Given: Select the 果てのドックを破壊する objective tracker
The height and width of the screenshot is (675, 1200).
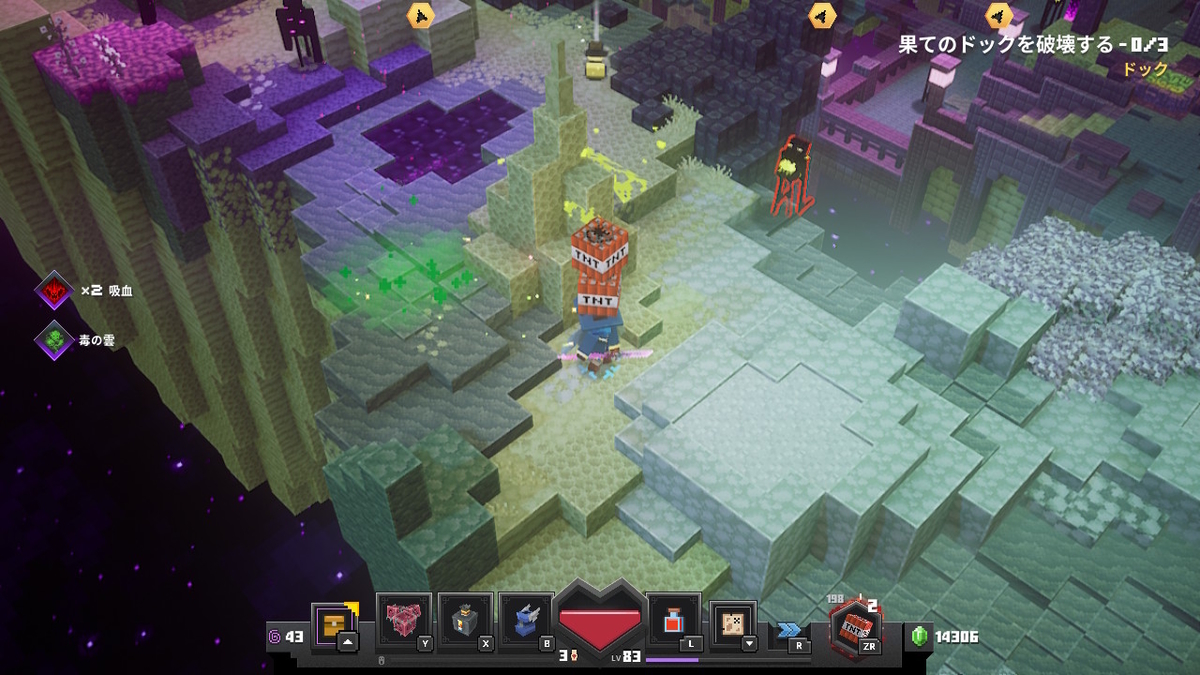Looking at the screenshot, I should pos(1019,45).
